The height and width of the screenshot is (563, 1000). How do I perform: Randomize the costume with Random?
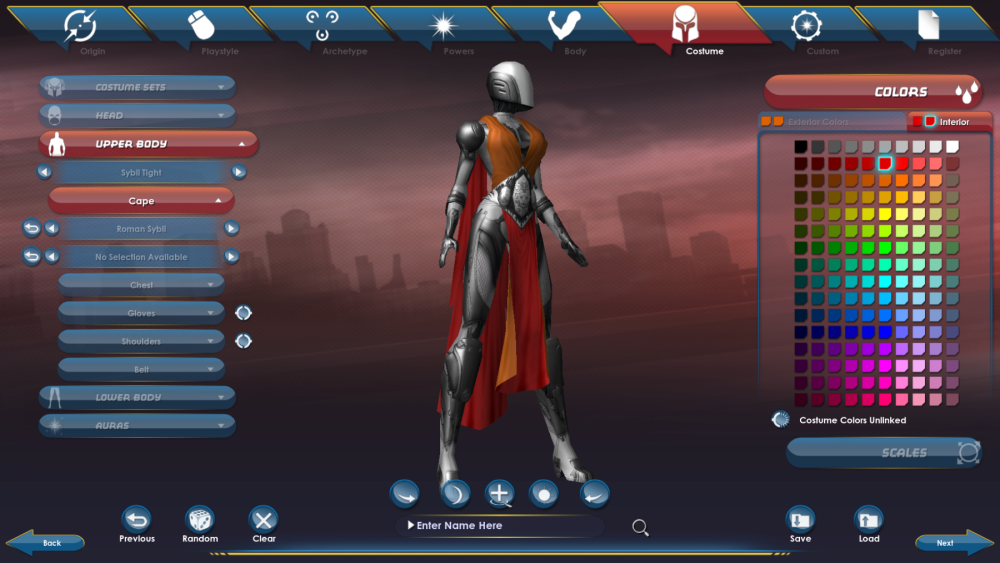point(200,520)
